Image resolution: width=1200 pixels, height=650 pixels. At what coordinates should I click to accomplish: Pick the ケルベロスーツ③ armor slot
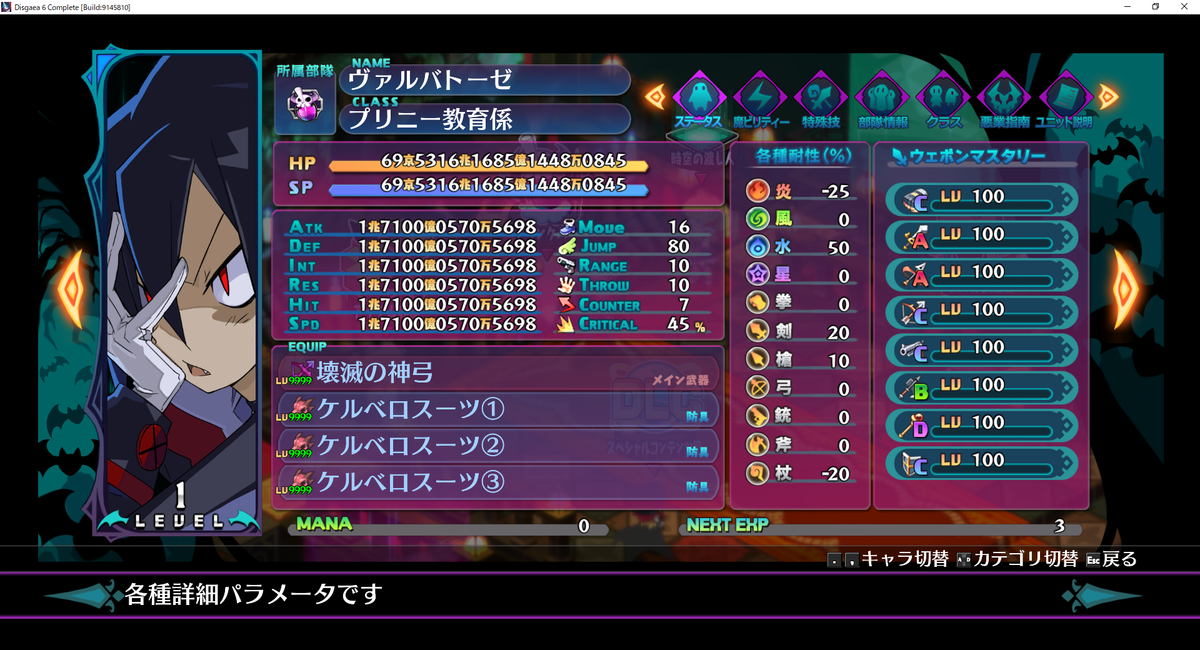pyautogui.click(x=497, y=481)
